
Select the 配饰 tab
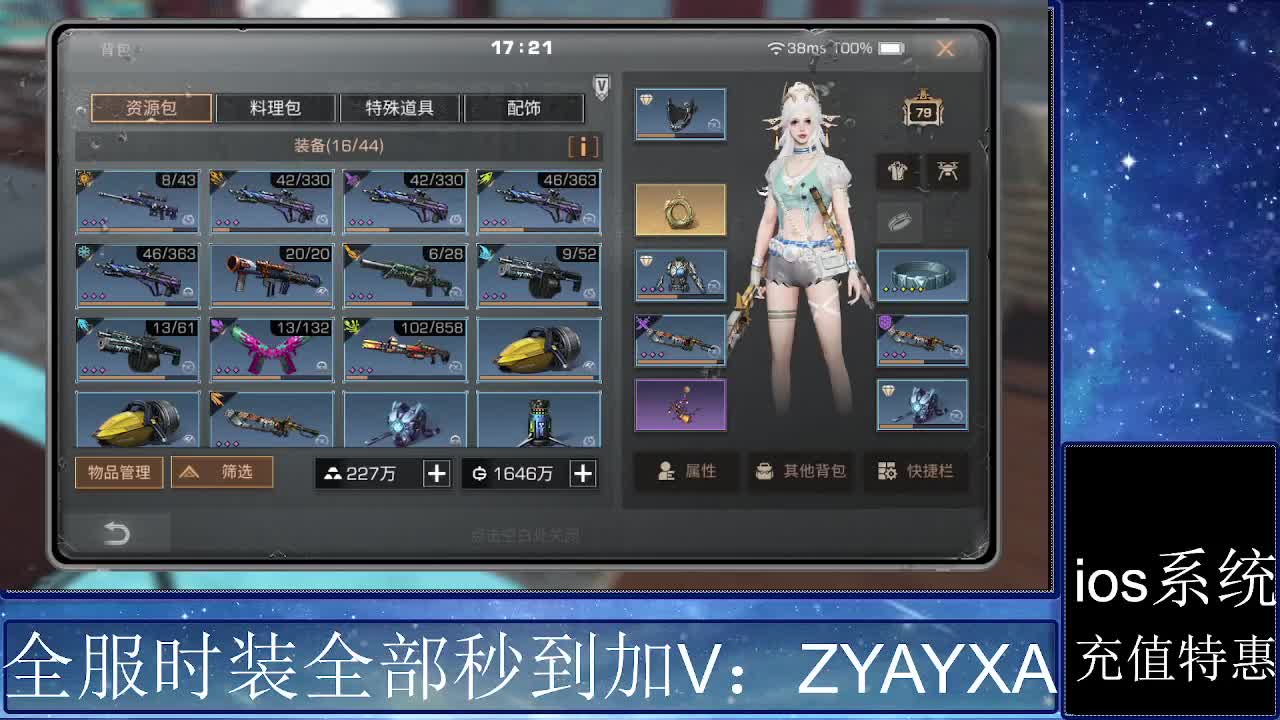coord(526,108)
